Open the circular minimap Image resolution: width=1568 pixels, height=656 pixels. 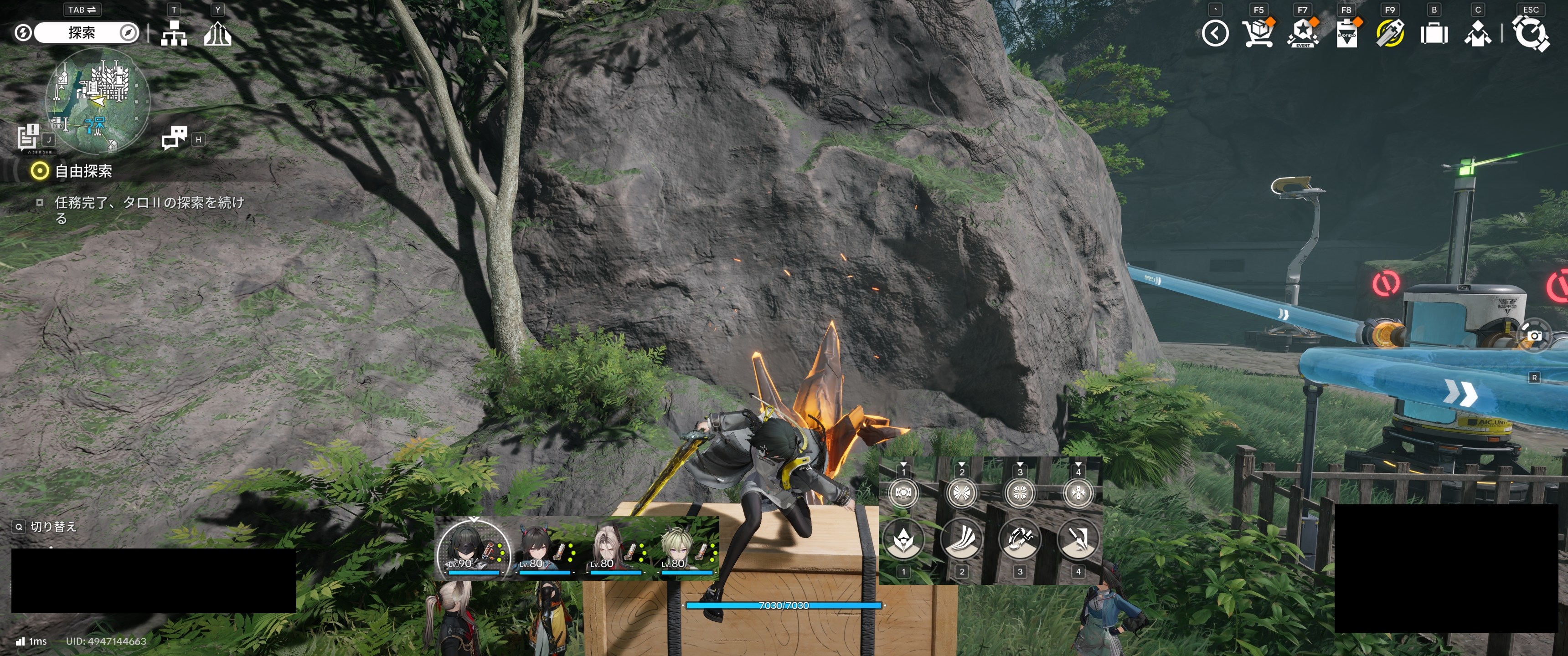[x=98, y=100]
